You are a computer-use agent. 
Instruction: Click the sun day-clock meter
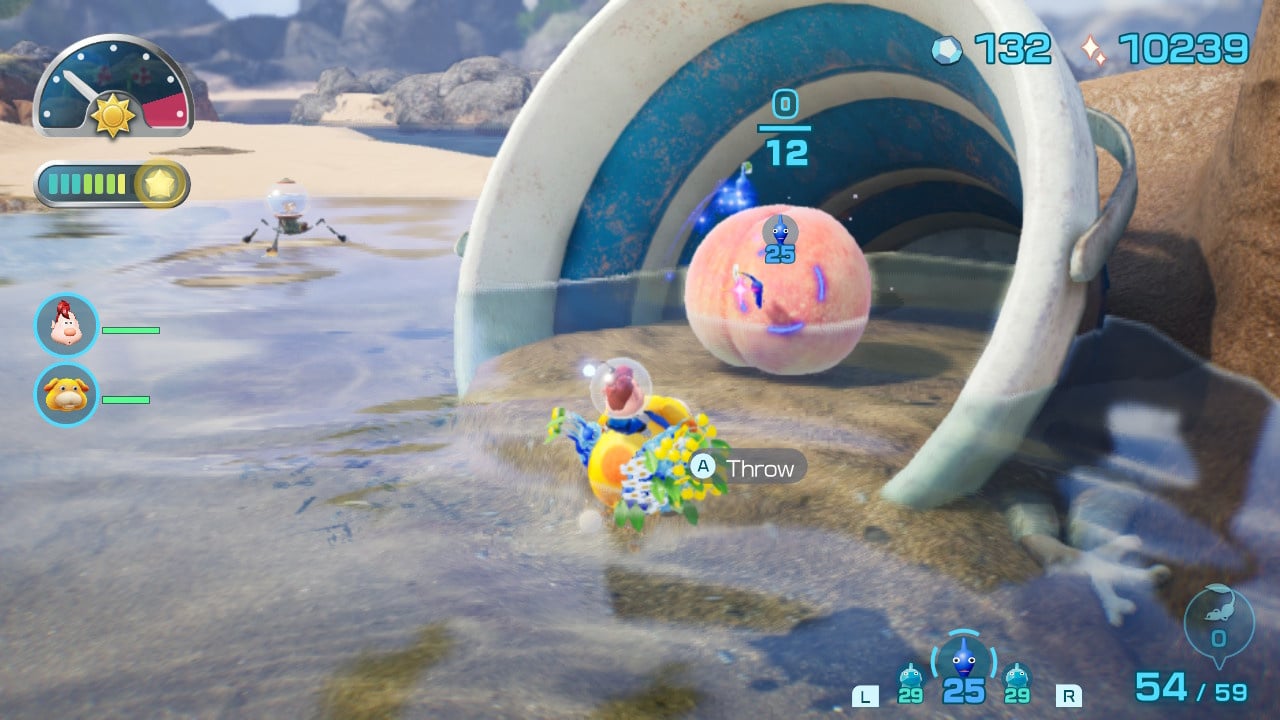(113, 87)
